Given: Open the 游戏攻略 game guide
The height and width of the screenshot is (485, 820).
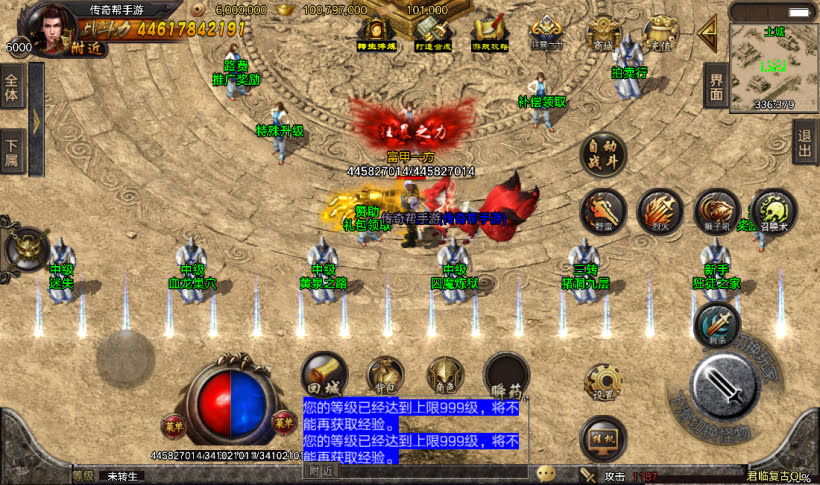Looking at the screenshot, I should pyautogui.click(x=489, y=34).
